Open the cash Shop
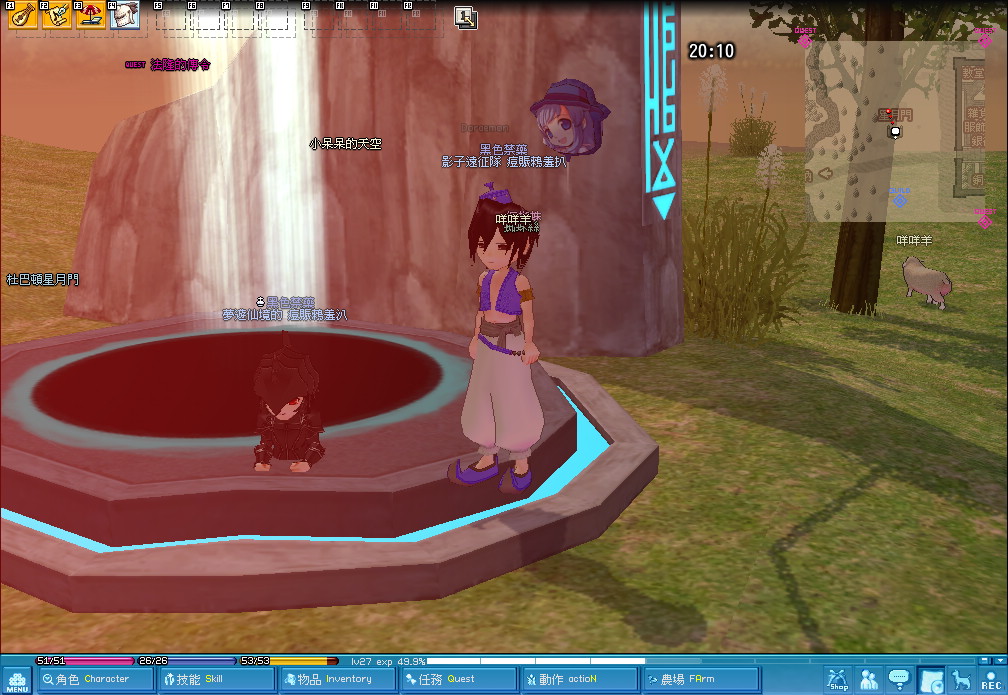The height and width of the screenshot is (695, 1008). [x=839, y=680]
